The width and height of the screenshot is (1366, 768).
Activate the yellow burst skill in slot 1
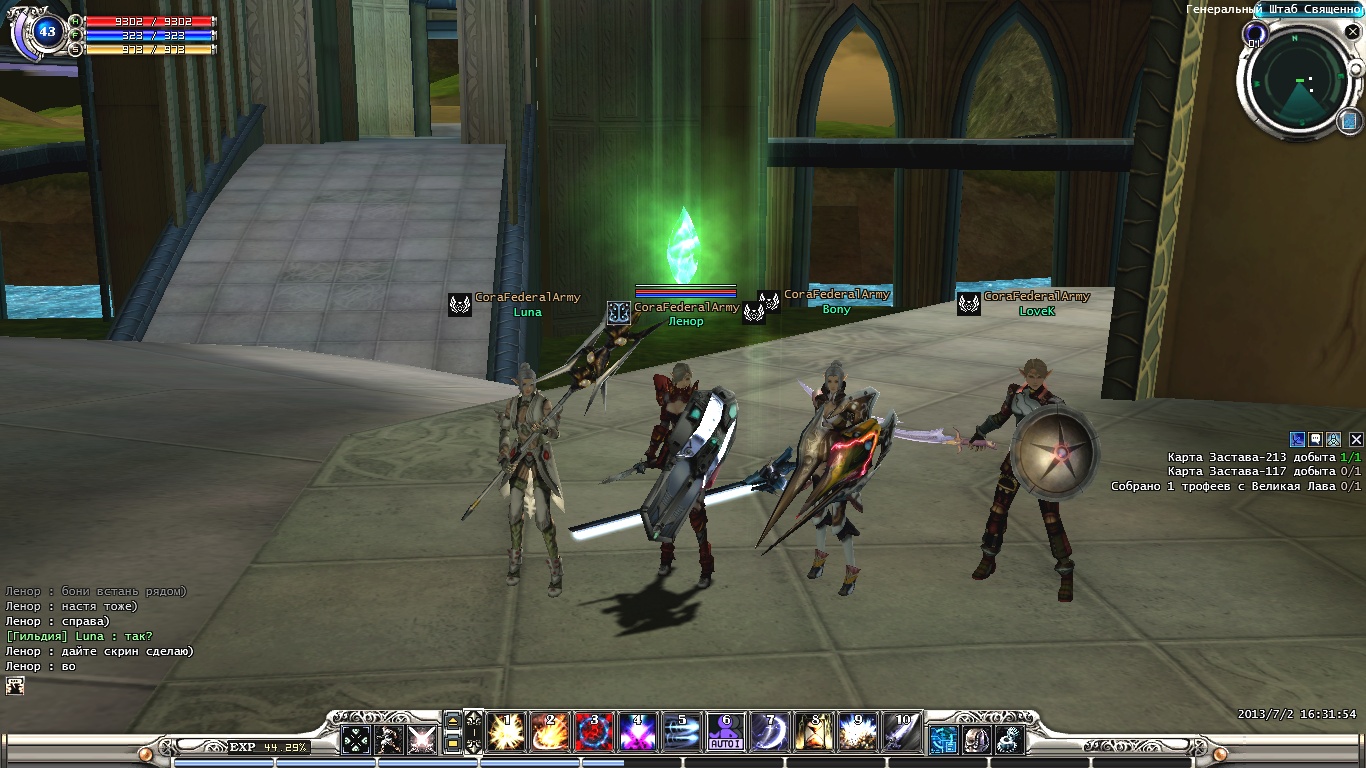[x=506, y=733]
